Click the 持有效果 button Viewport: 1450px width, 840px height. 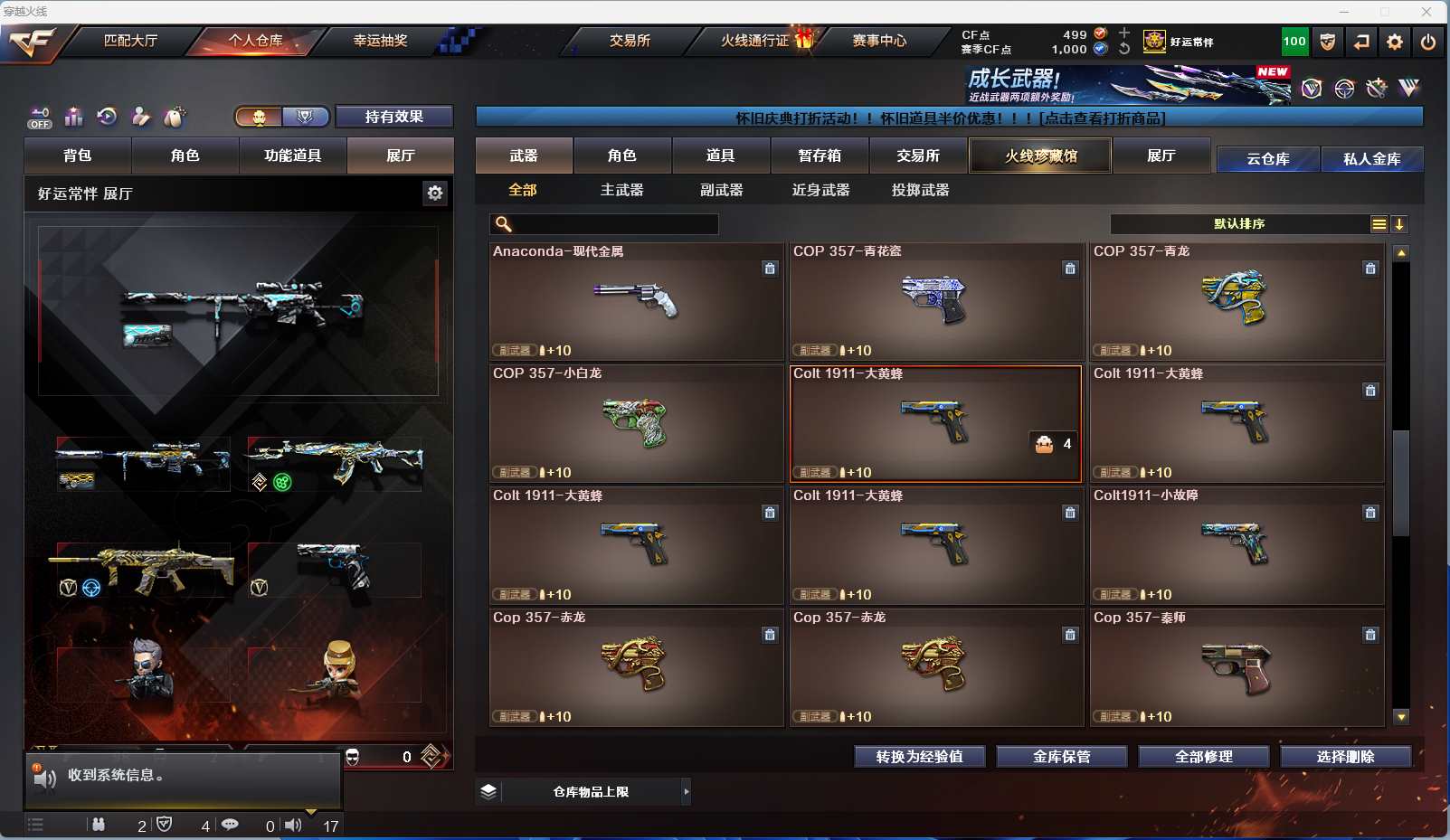click(393, 117)
